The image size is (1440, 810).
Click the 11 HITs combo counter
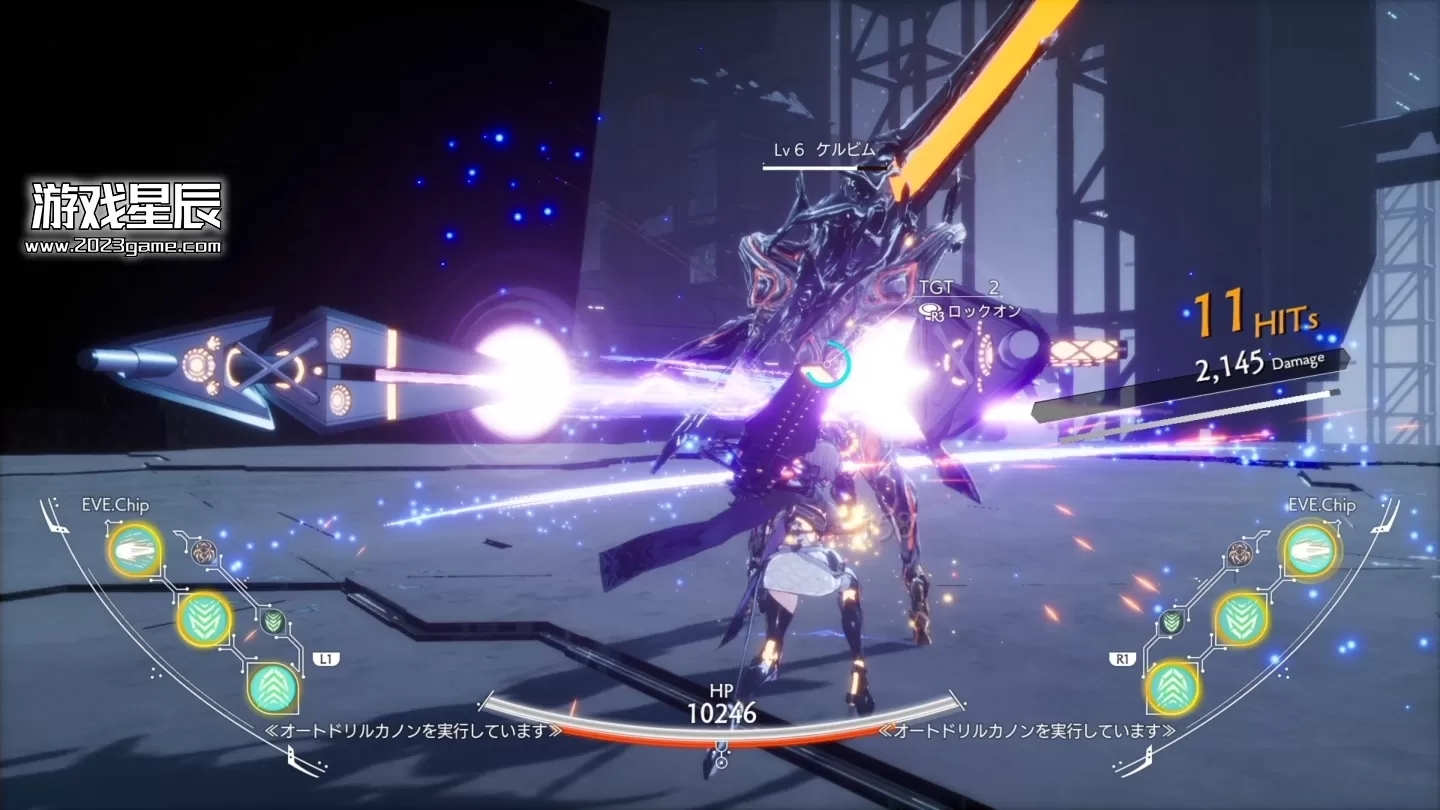click(x=1250, y=315)
